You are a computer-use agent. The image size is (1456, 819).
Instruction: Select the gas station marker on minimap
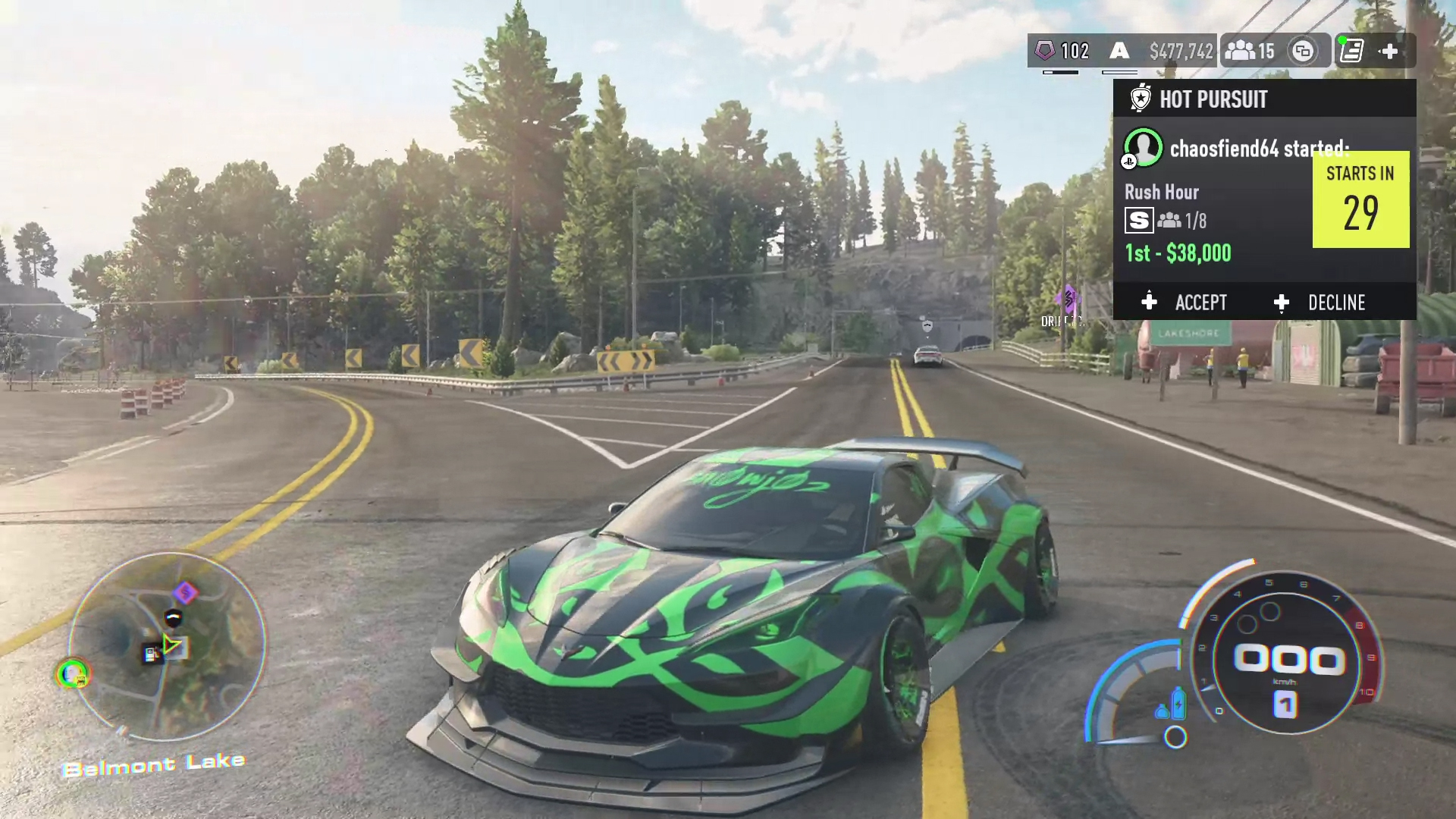click(152, 654)
